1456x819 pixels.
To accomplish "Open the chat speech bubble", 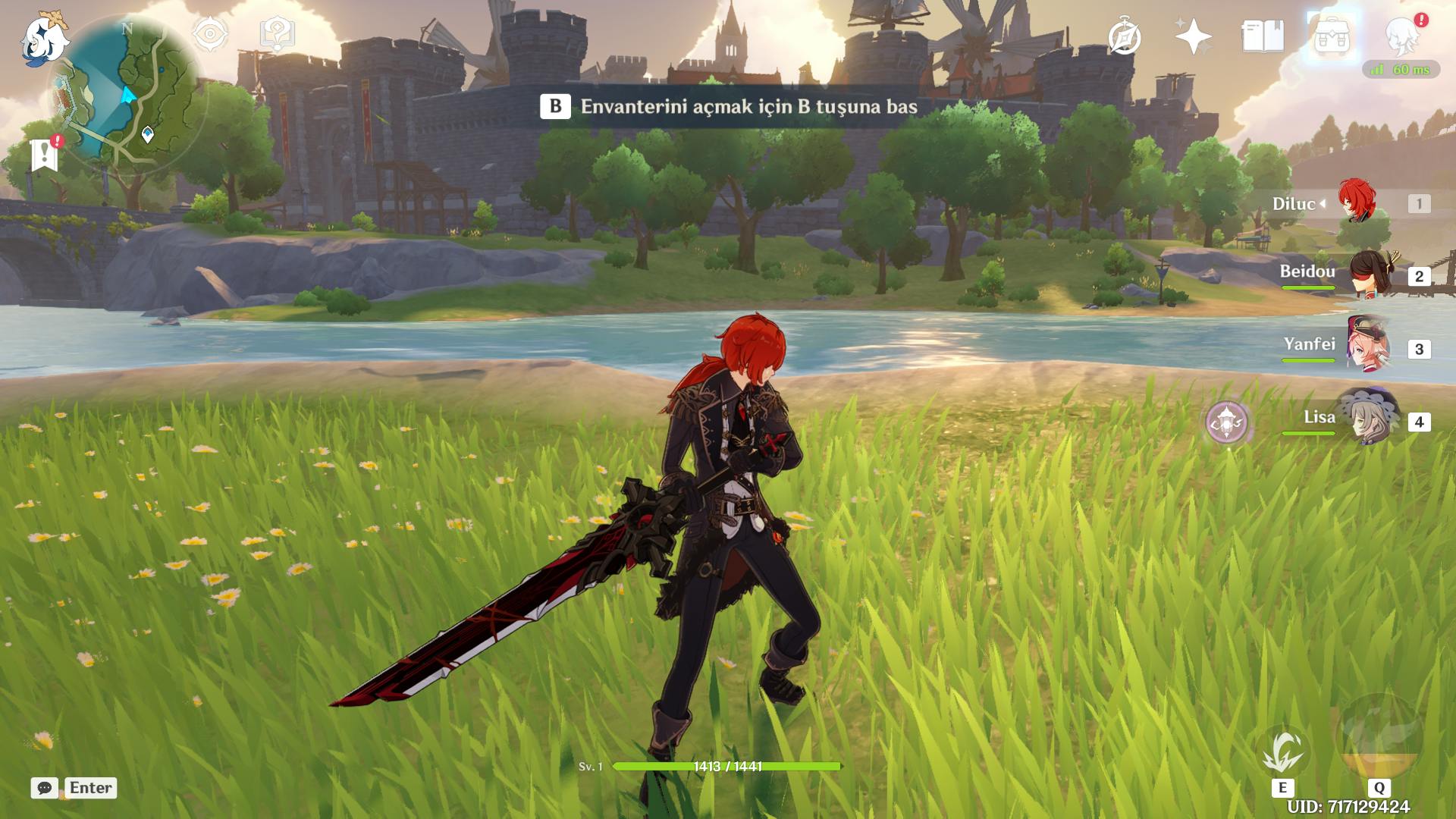I will tap(45, 788).
